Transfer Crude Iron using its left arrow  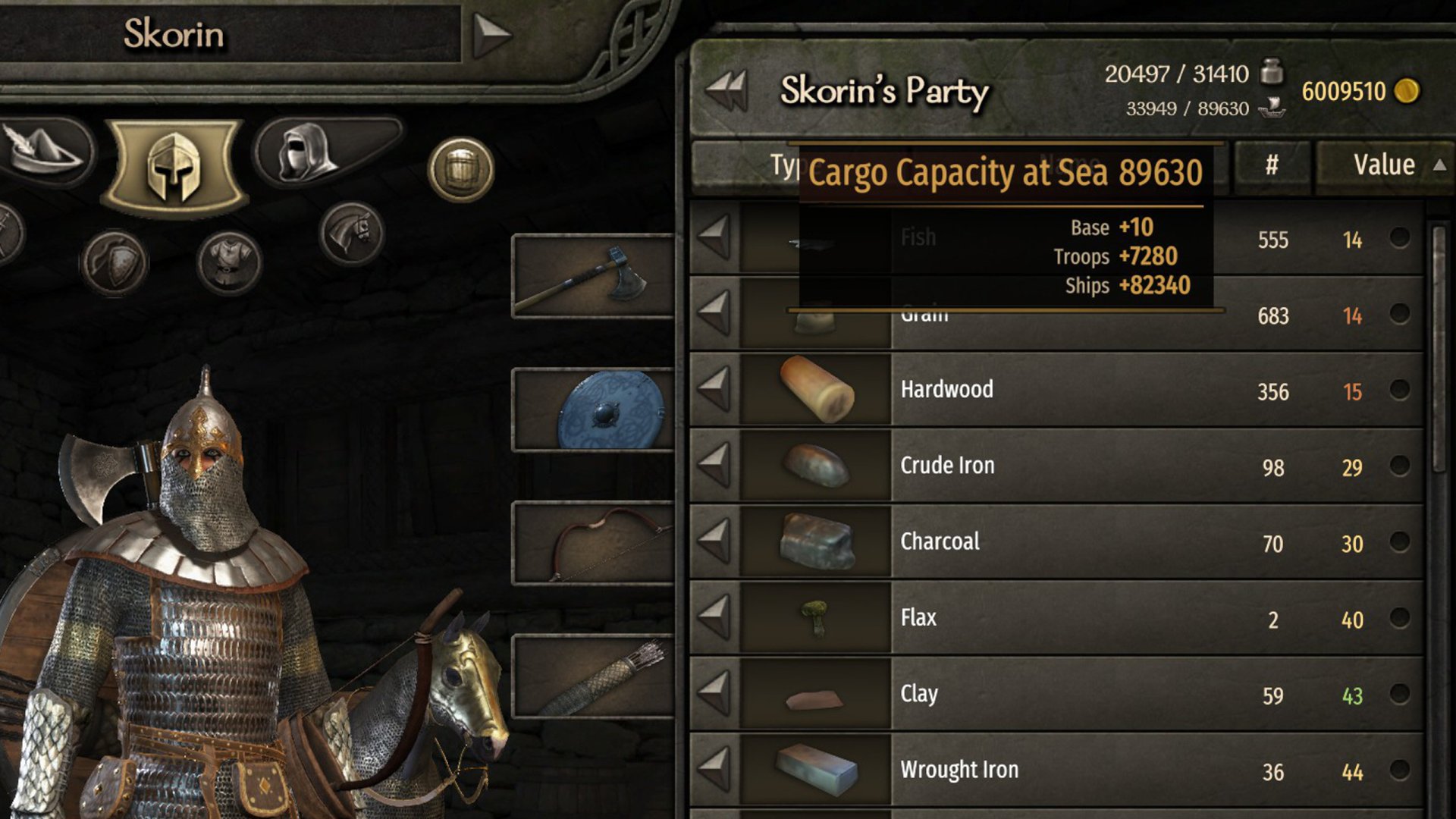coord(714,466)
